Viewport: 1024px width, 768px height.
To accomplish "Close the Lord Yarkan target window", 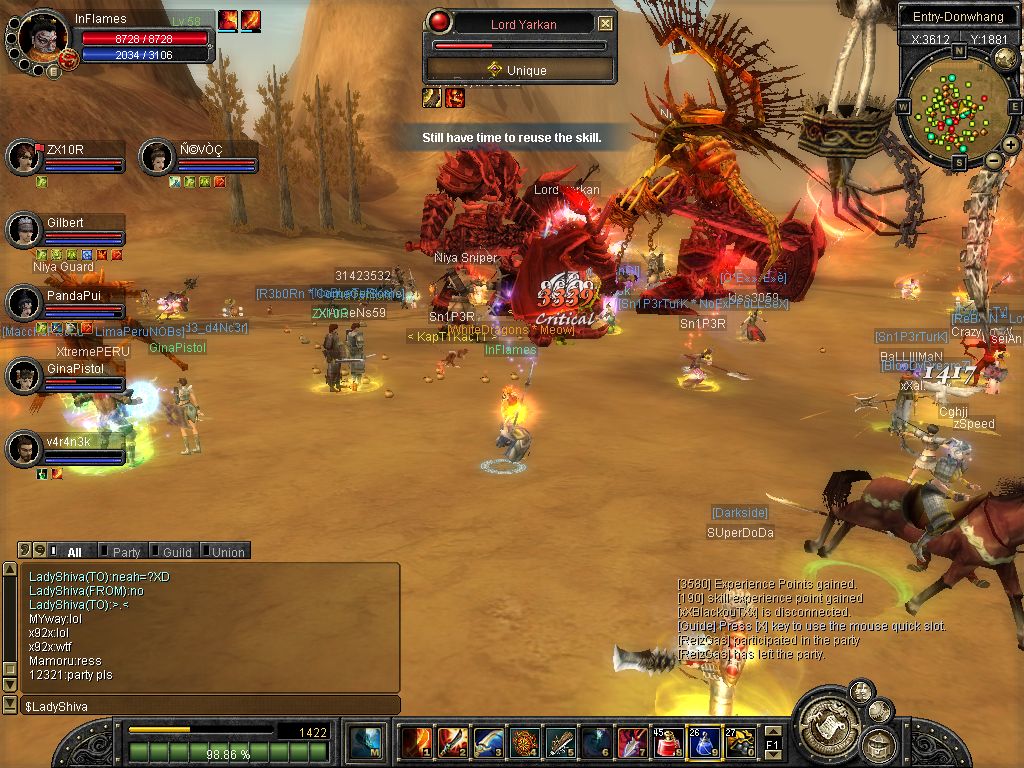I will click(x=605, y=23).
